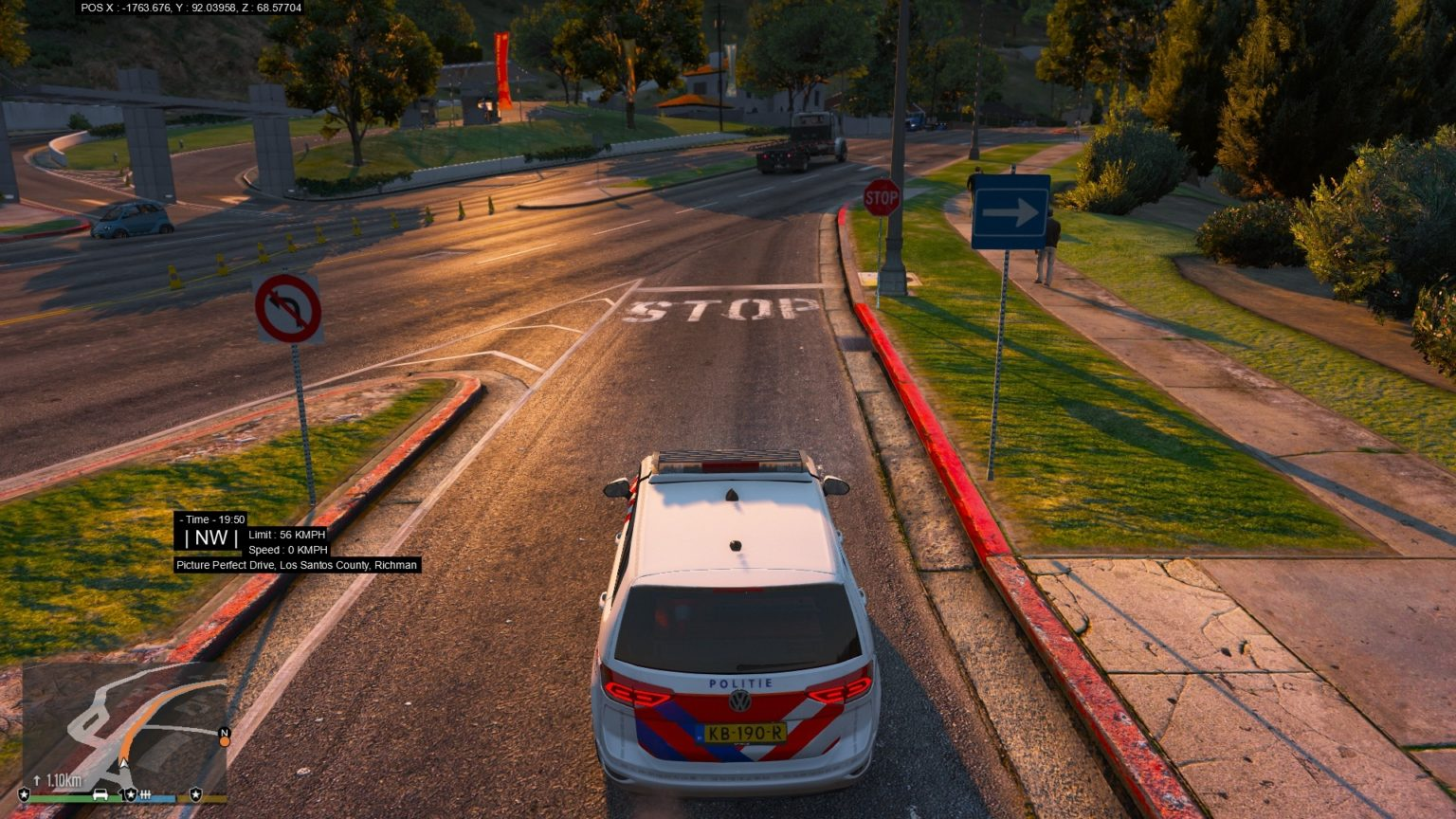Select the orange waypoint marker on minimap

pos(225,741)
